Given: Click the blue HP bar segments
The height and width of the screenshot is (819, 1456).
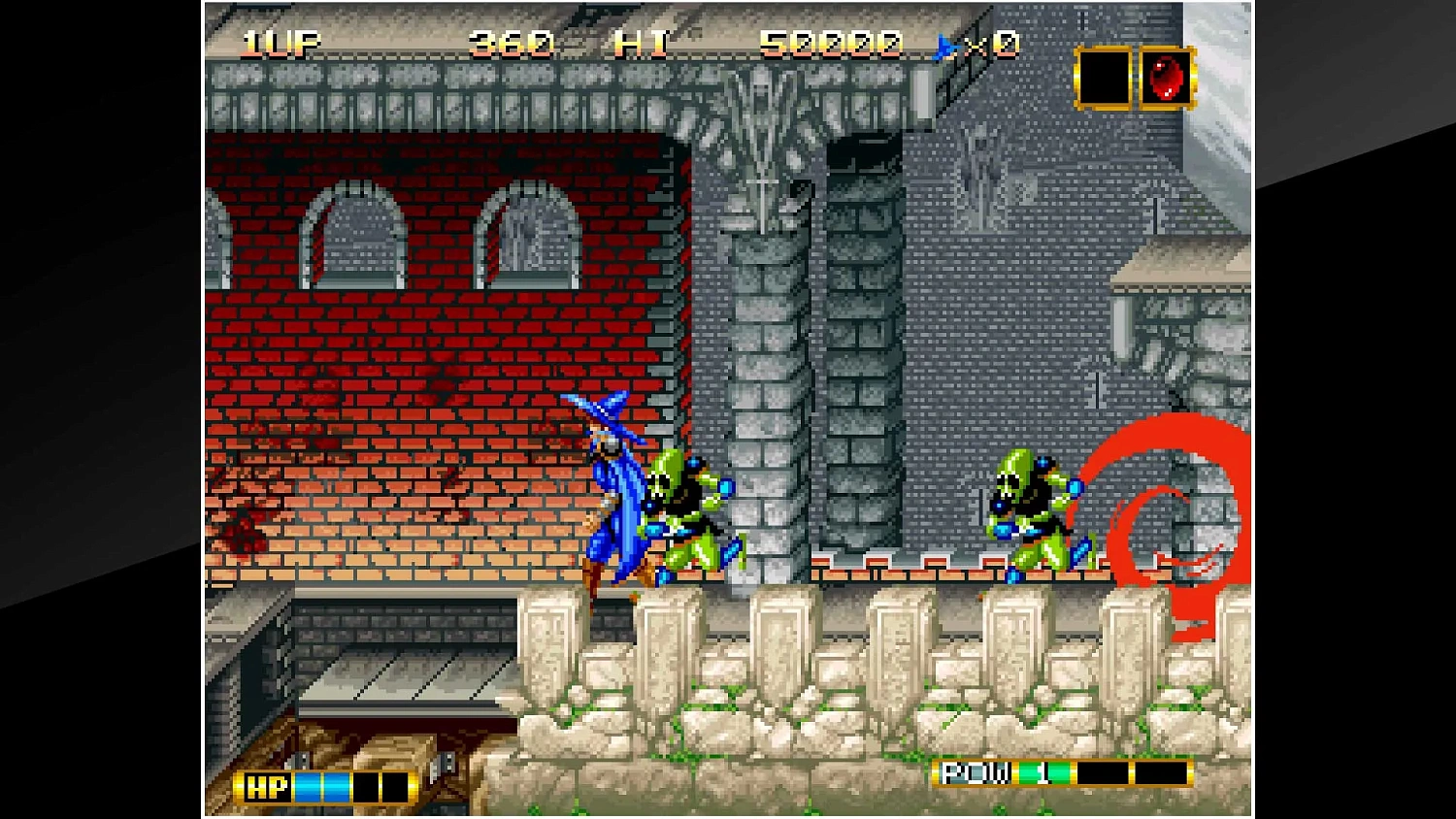Looking at the screenshot, I should point(320,787).
